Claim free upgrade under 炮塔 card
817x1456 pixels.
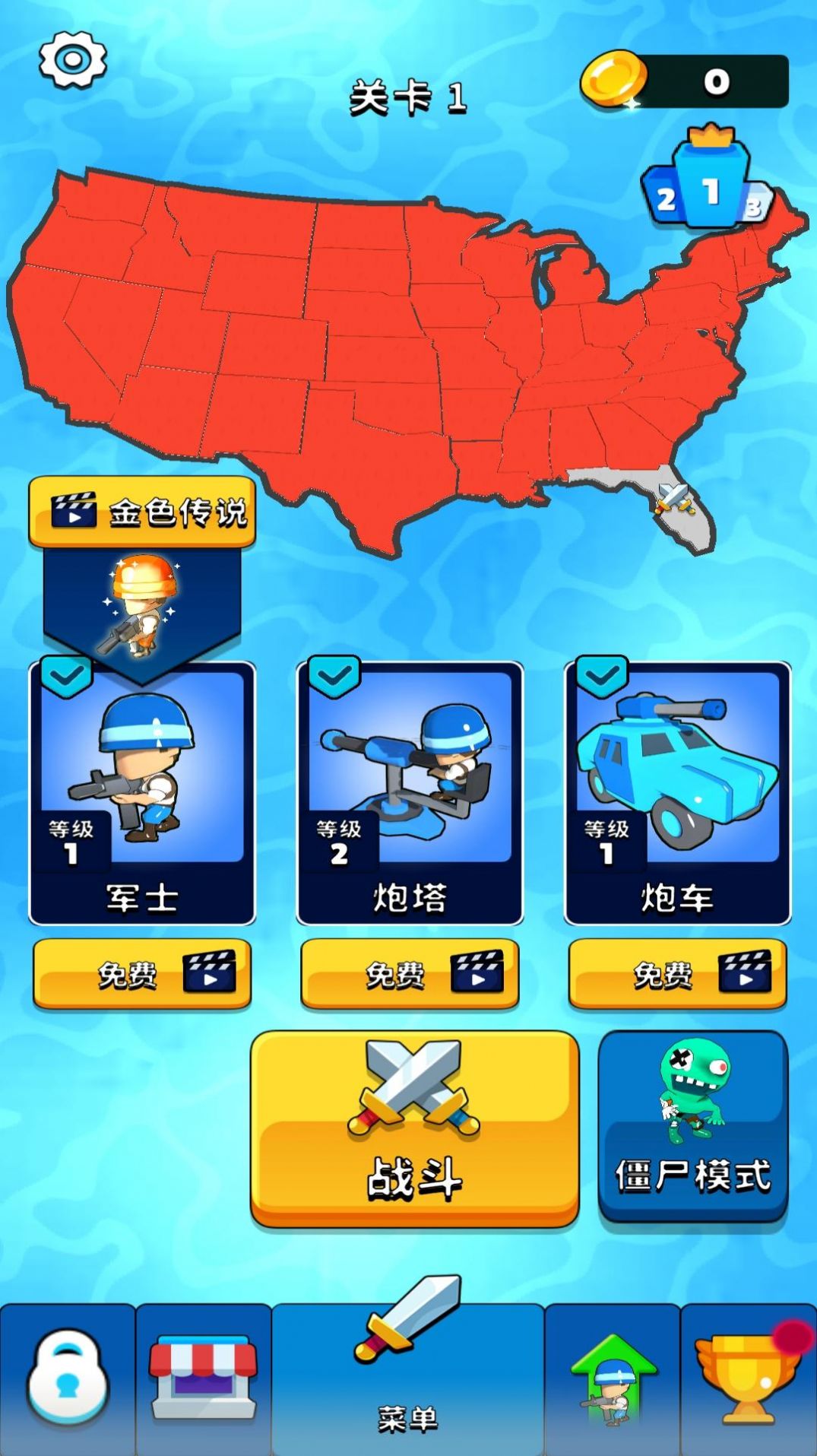pyautogui.click(x=410, y=974)
